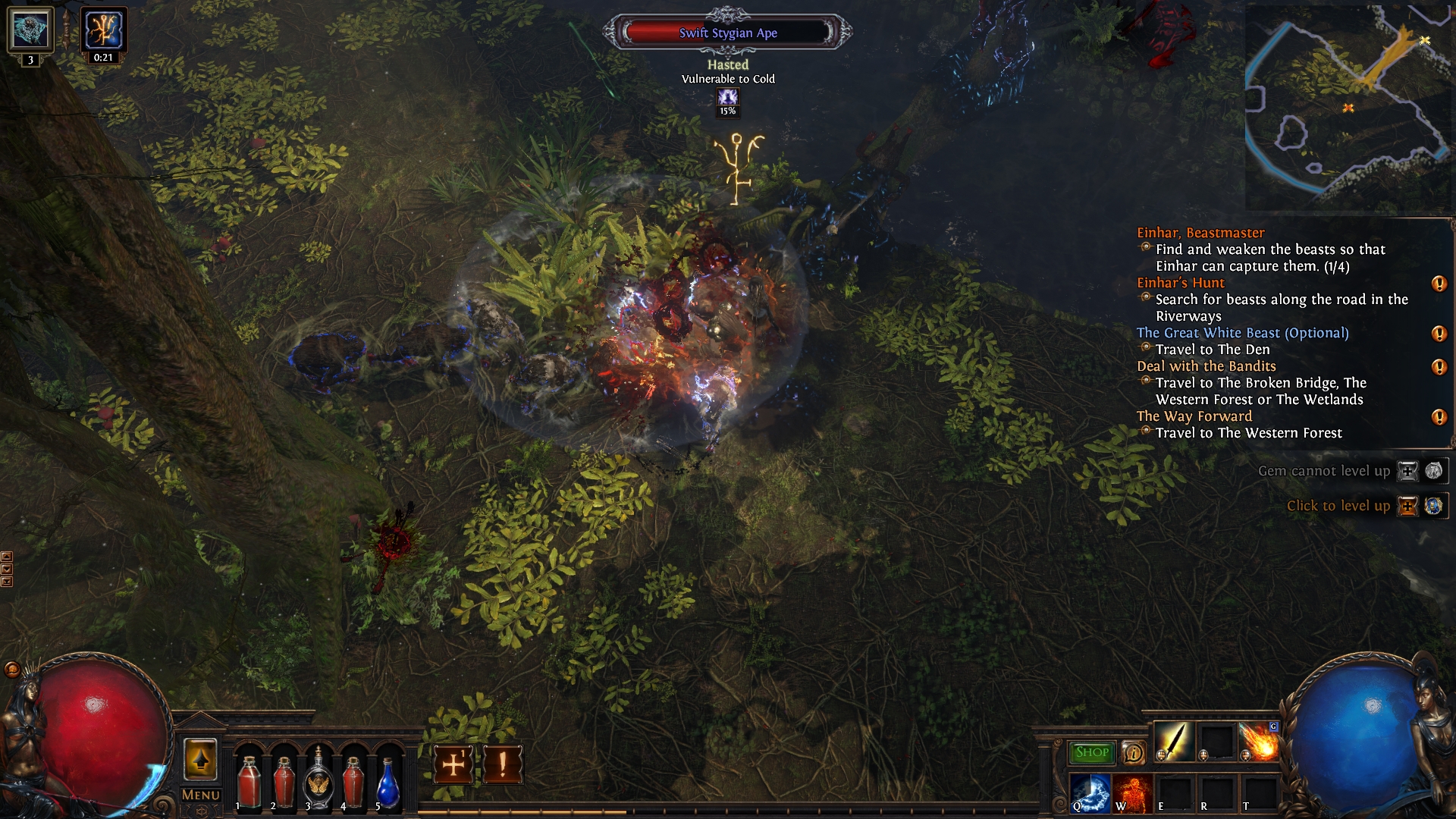Select The Great White Beast quest
The height and width of the screenshot is (819, 1456).
tap(1242, 333)
